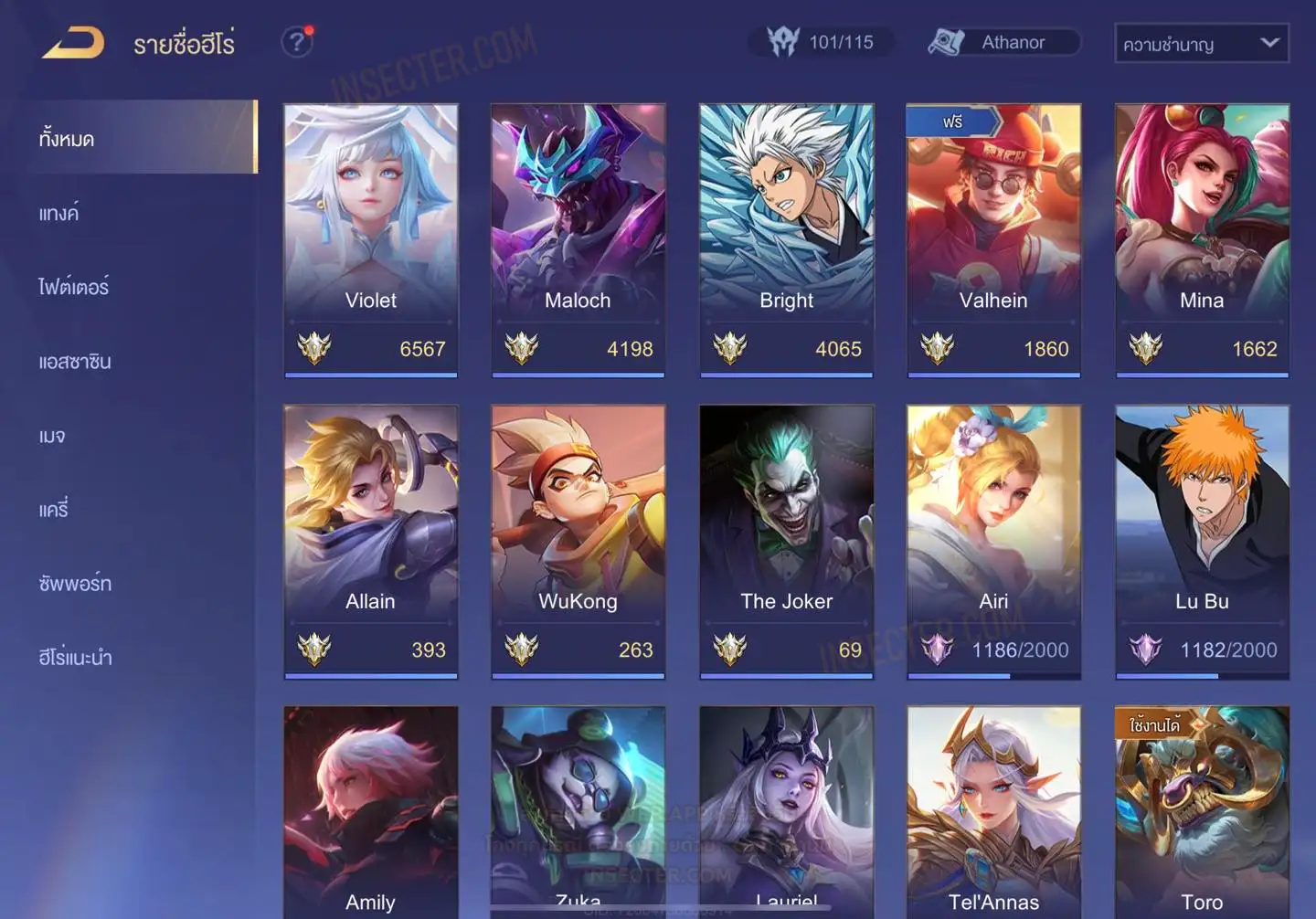Open the question mark help icon

point(296,42)
